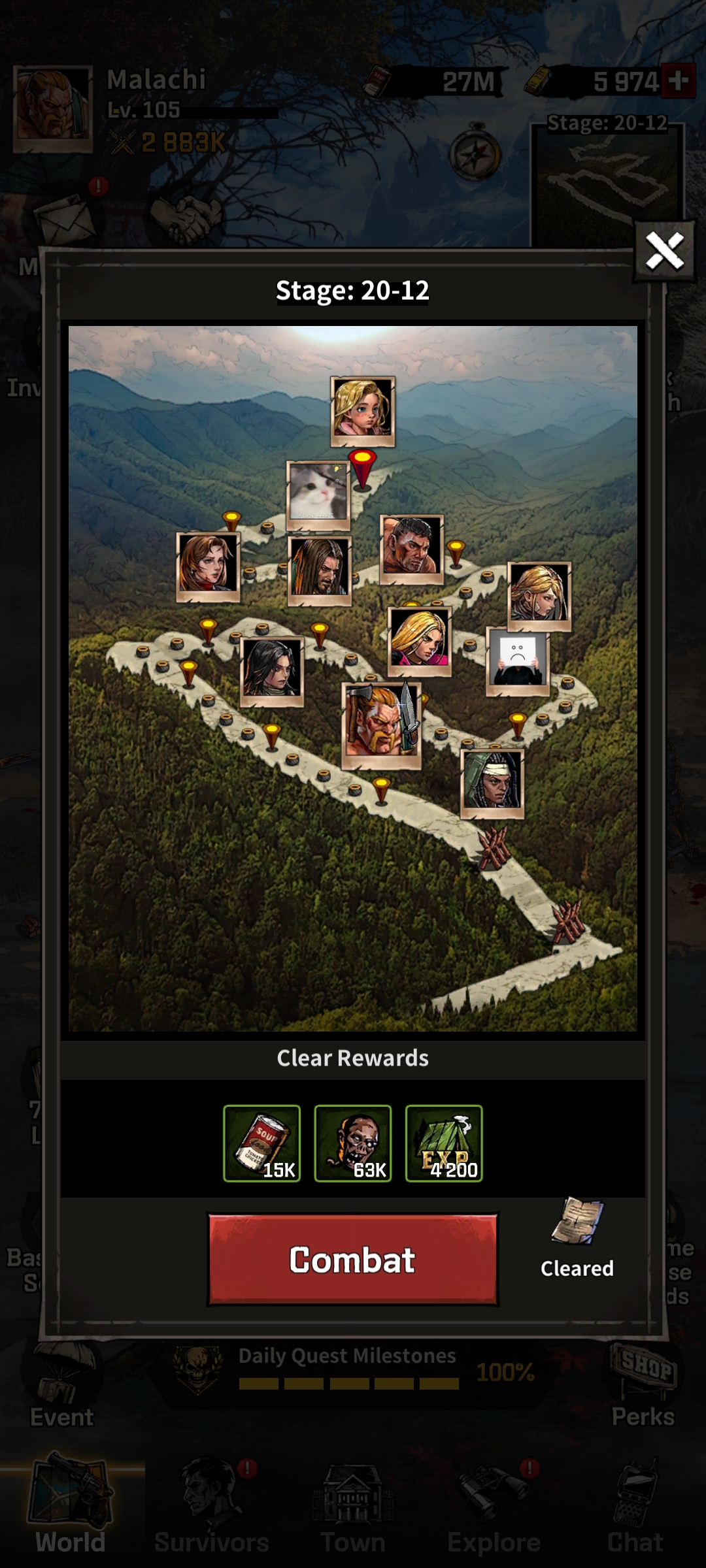This screenshot has width=706, height=1568.
Task: Select the pink jacket blonde portrait
Action: pyautogui.click(x=419, y=640)
